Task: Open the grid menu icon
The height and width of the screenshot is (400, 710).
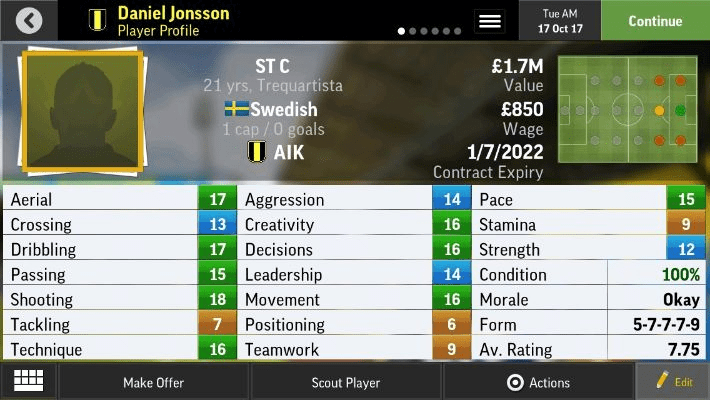Action: [x=28, y=381]
